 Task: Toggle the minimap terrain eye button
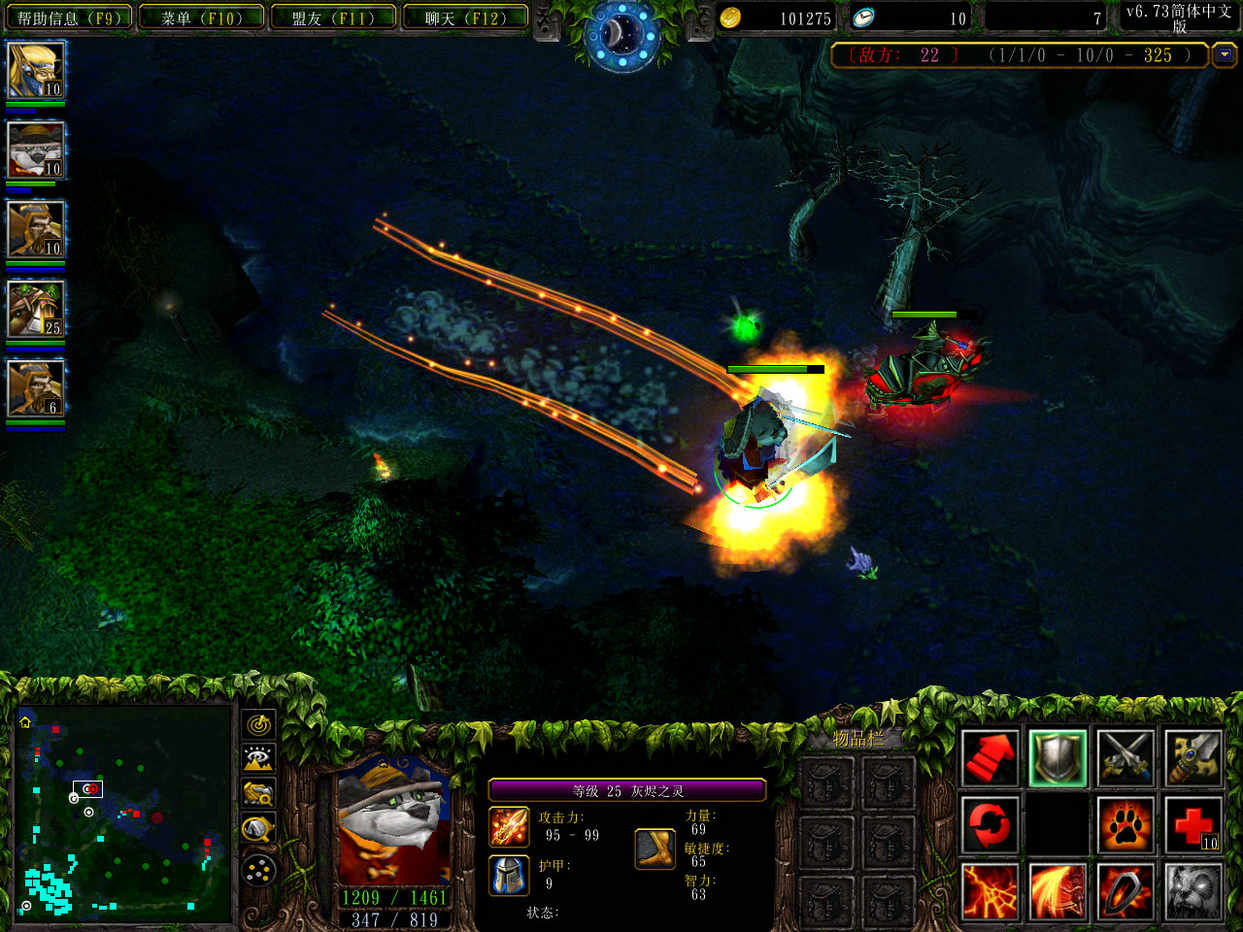258,757
